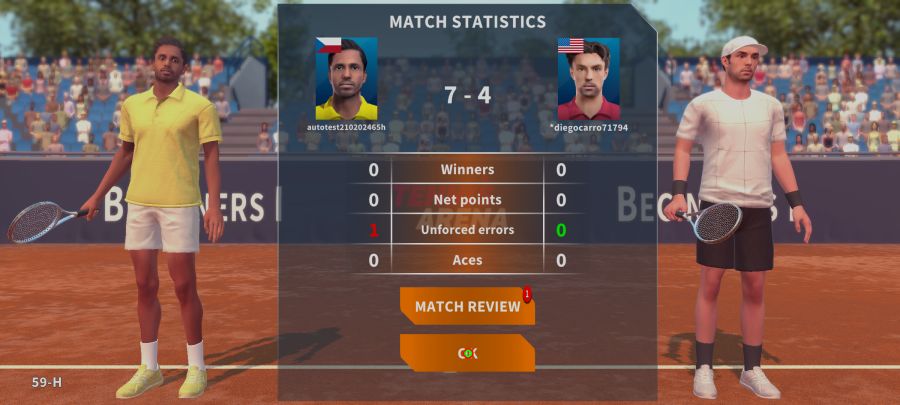This screenshot has width=900, height=405.
Task: Select diegocarro71794's player portrait
Action: [588, 79]
